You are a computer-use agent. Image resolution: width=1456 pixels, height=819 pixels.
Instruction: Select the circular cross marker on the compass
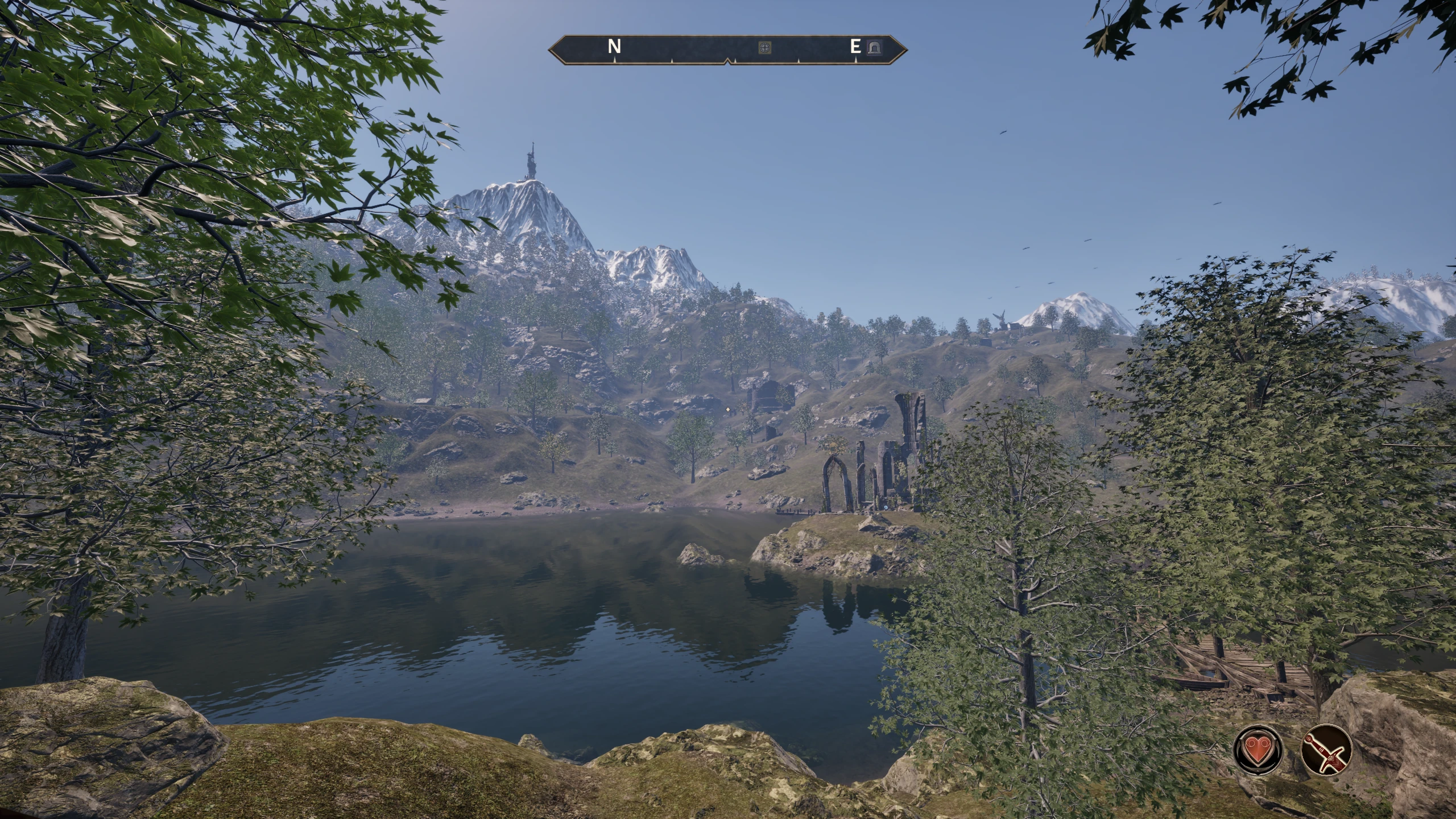tap(766, 48)
